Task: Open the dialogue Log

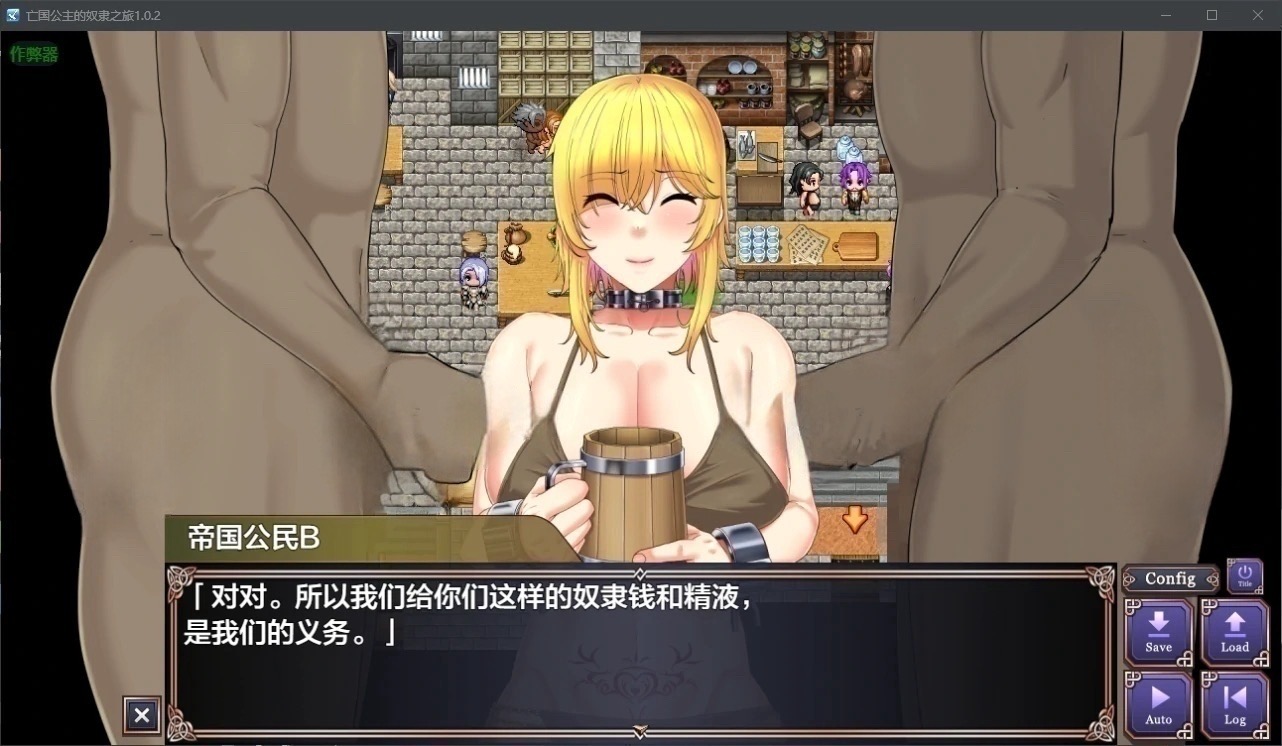Action: (x=1234, y=704)
